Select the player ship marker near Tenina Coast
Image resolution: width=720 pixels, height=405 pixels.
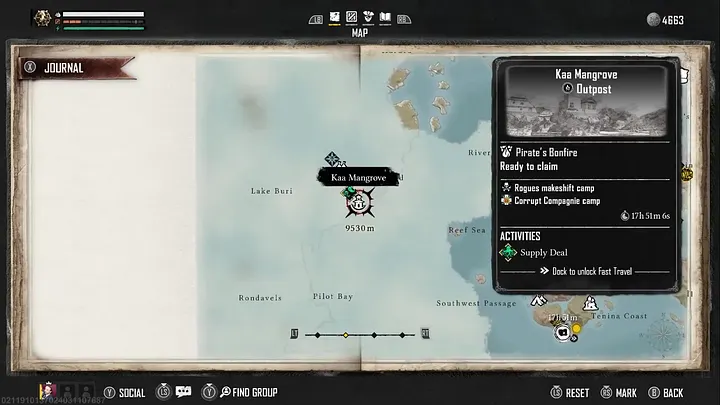[x=563, y=331]
